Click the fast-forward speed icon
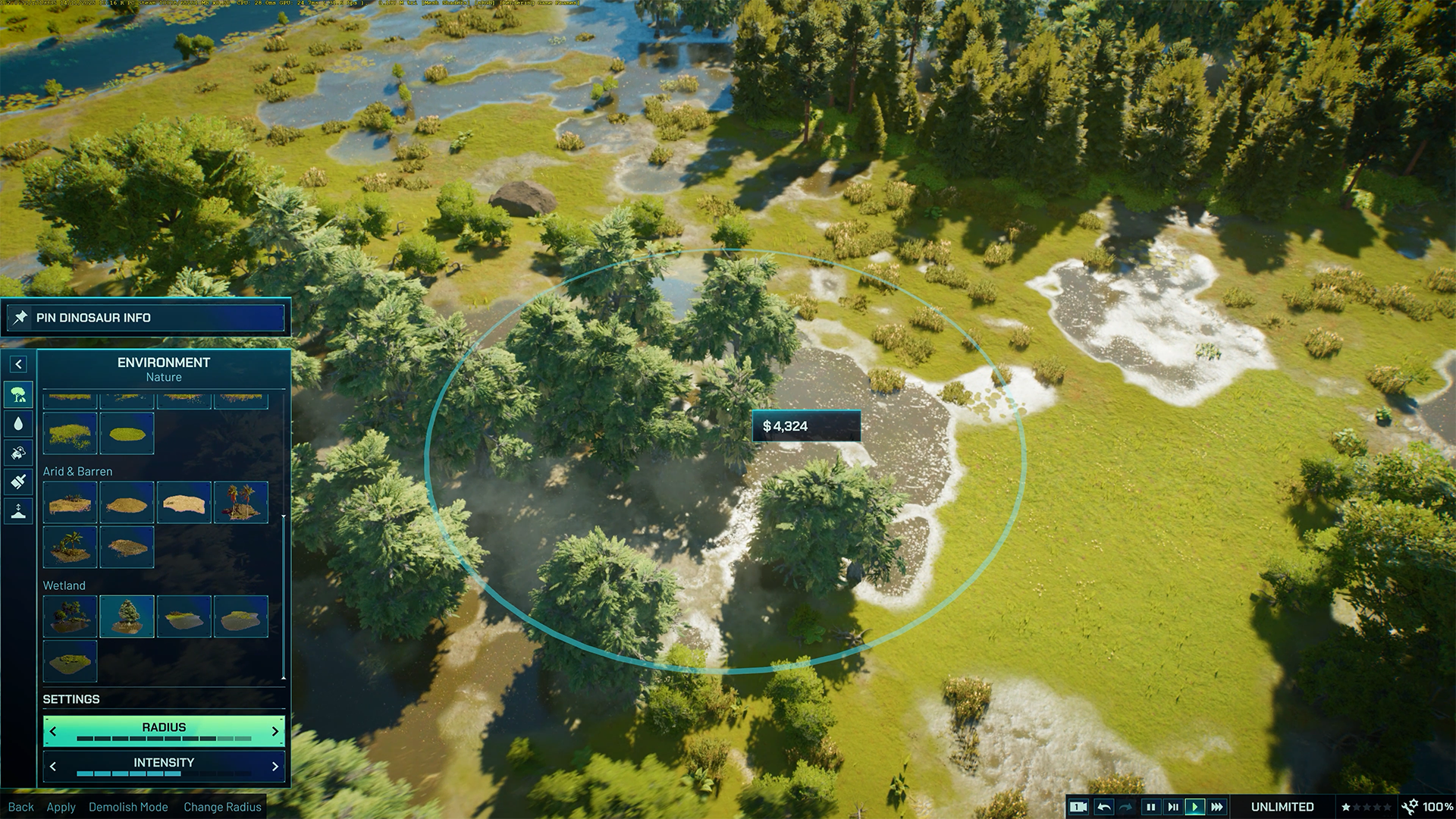The width and height of the screenshot is (1456, 819). [1215, 807]
